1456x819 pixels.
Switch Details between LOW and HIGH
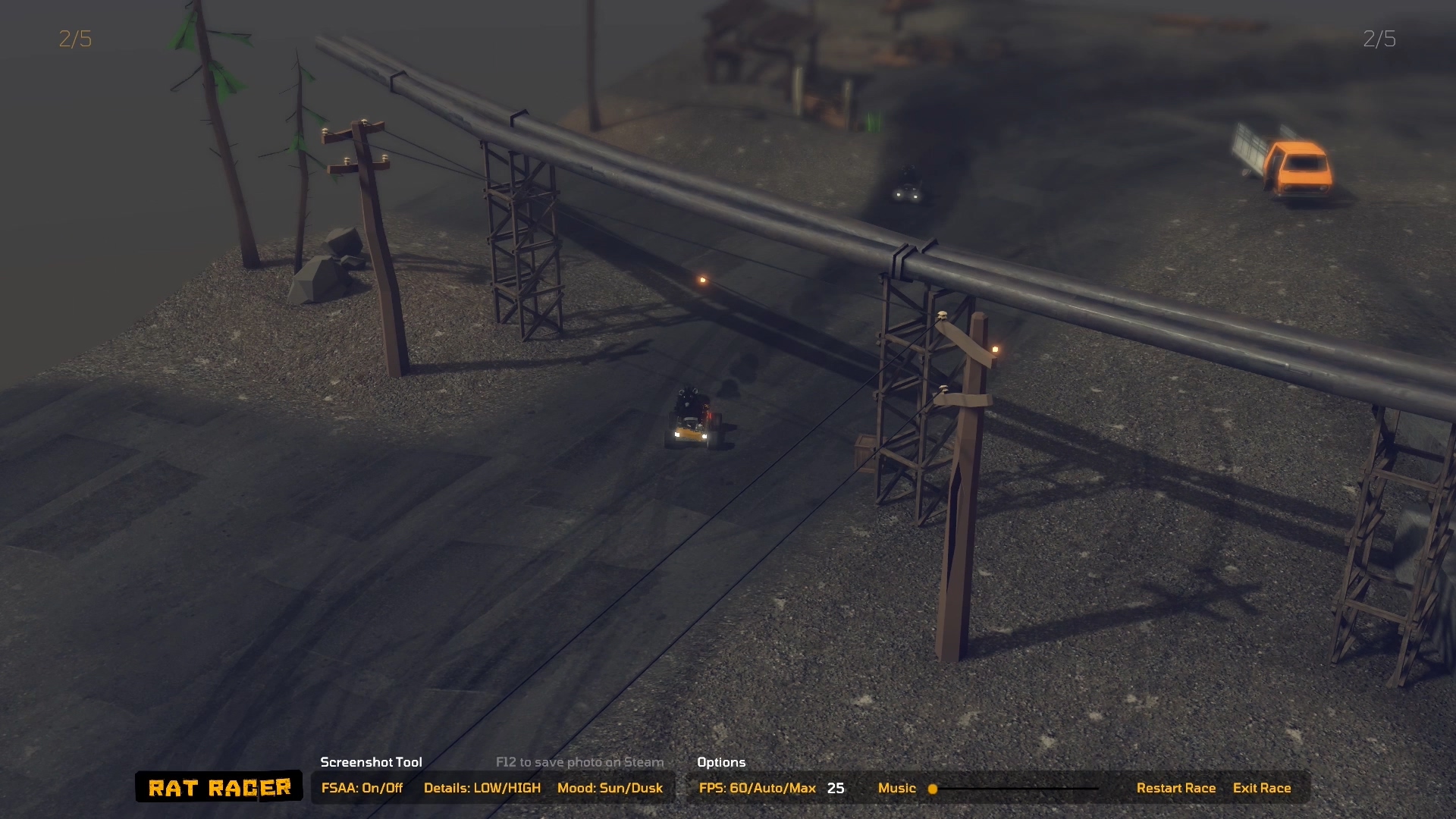(482, 788)
